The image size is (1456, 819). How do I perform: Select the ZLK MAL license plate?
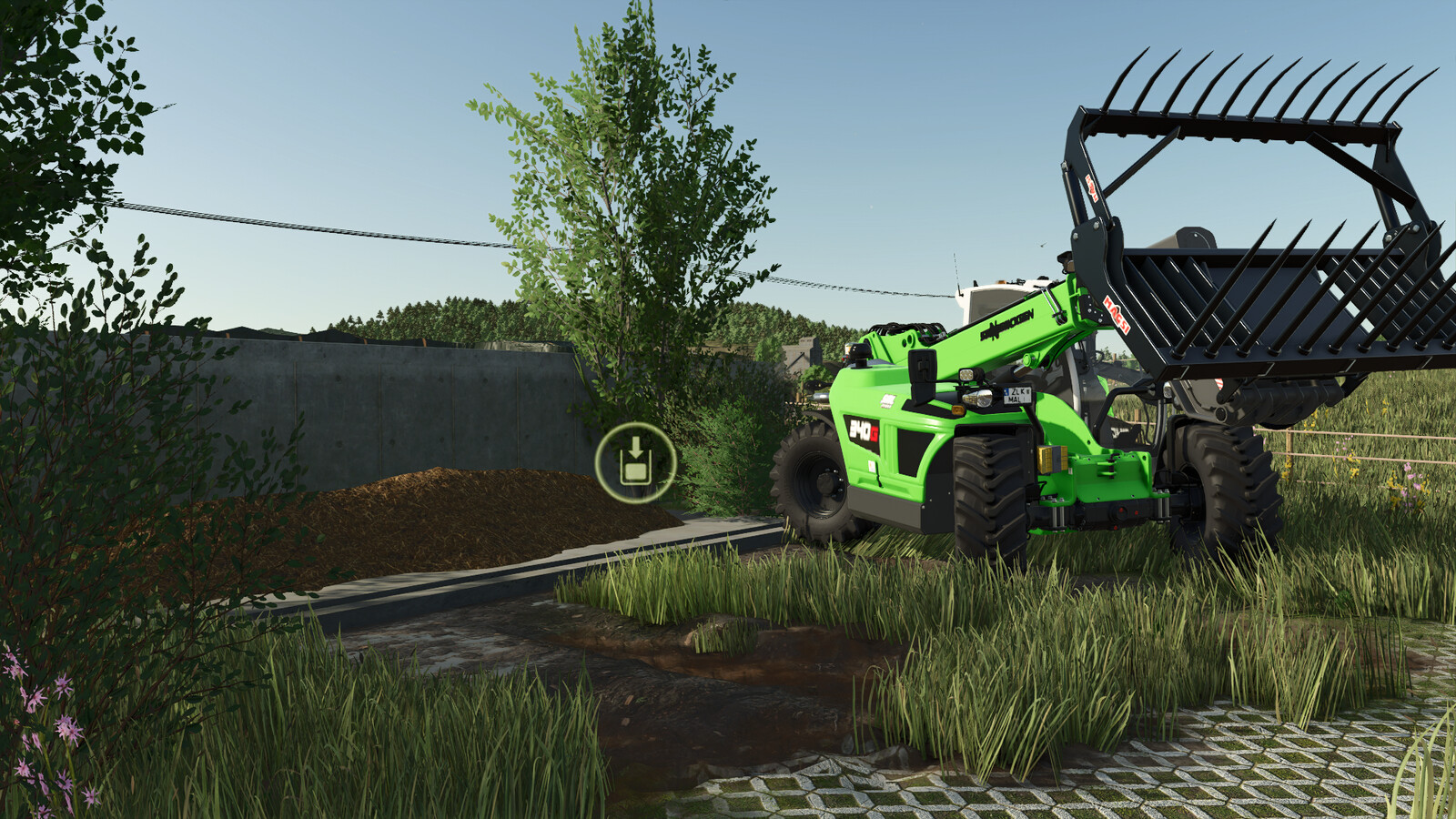click(x=1016, y=394)
